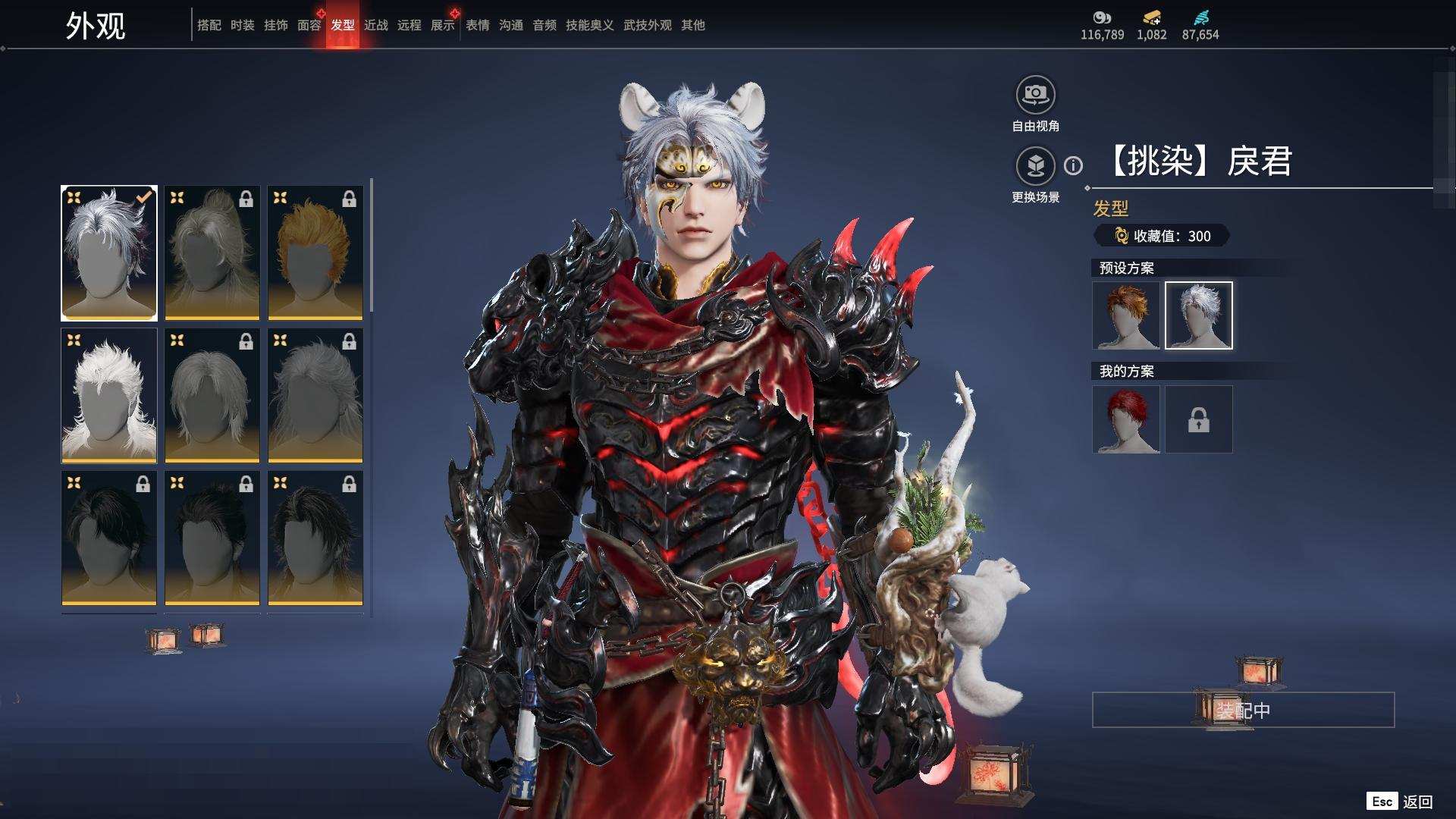Click the 装配中 equip button

1243,710
